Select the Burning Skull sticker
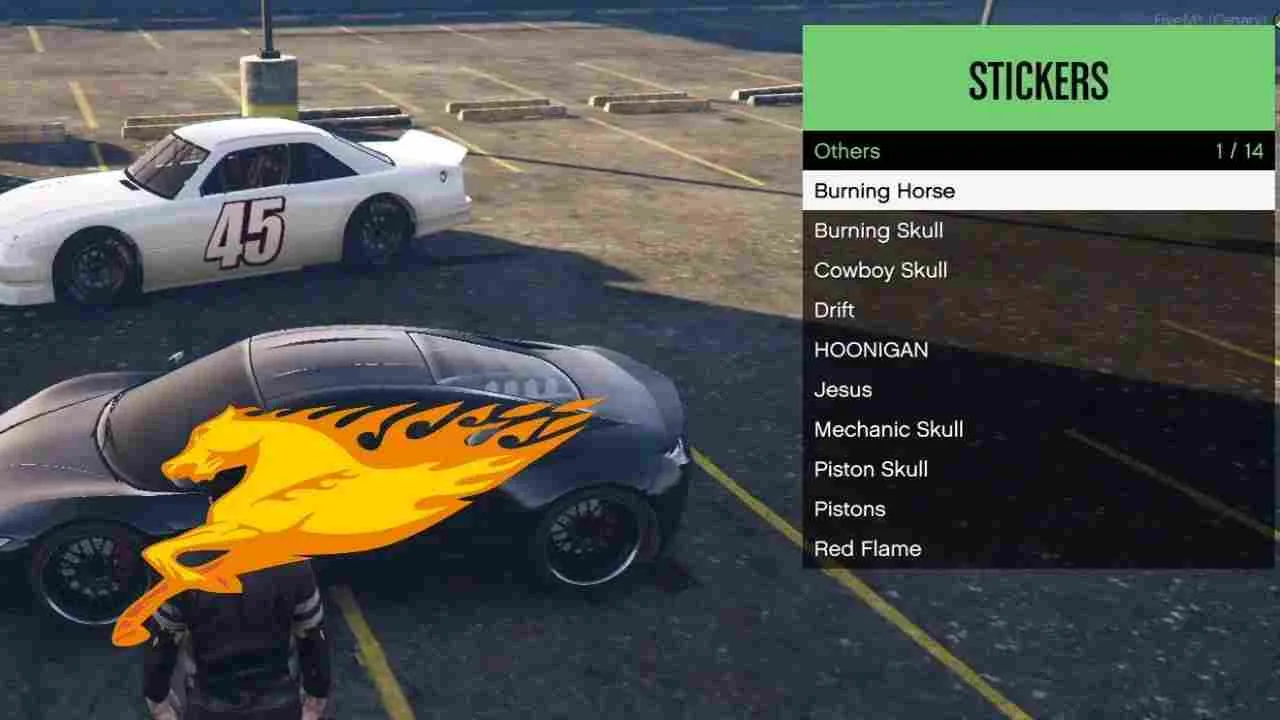Image resolution: width=1280 pixels, height=720 pixels. (879, 231)
